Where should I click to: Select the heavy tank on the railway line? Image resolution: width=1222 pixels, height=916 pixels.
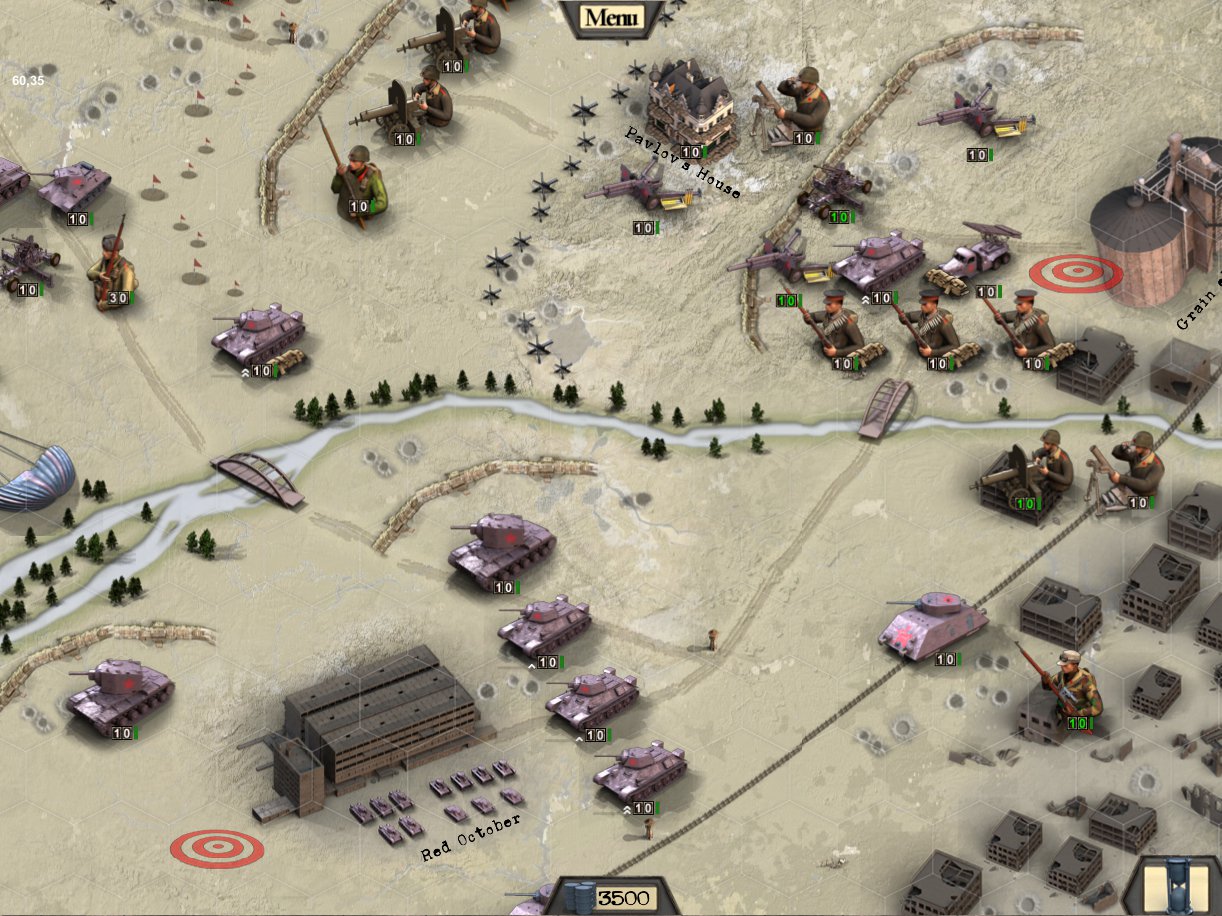pos(932,624)
